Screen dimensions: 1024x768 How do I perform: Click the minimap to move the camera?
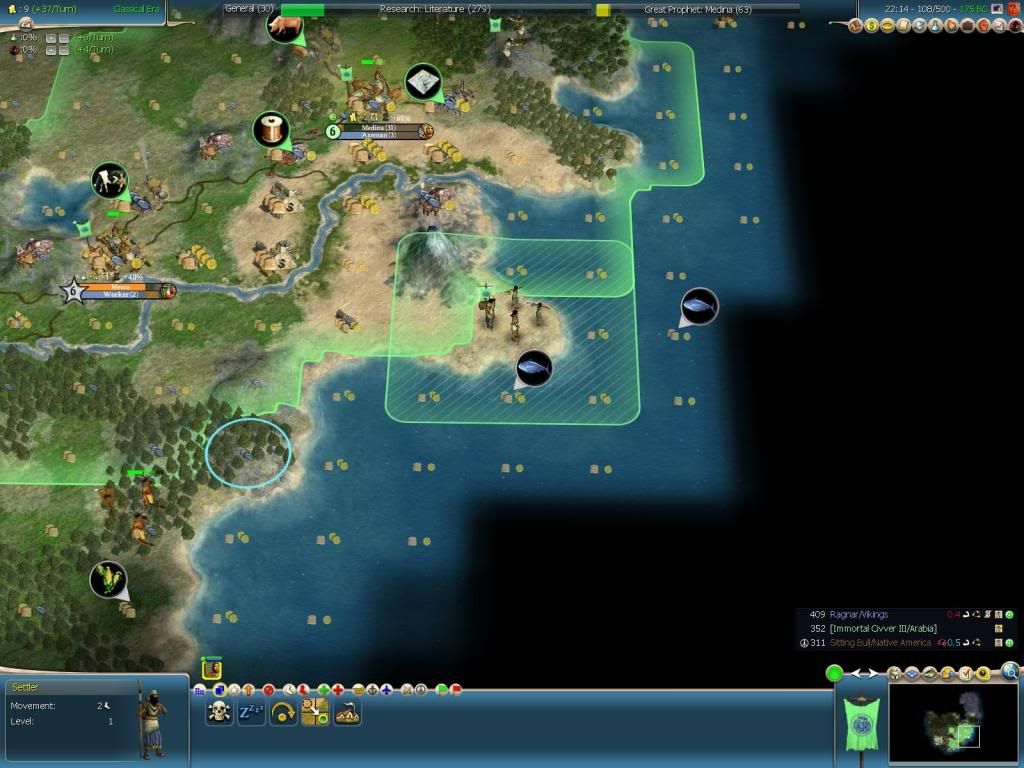tap(951, 723)
